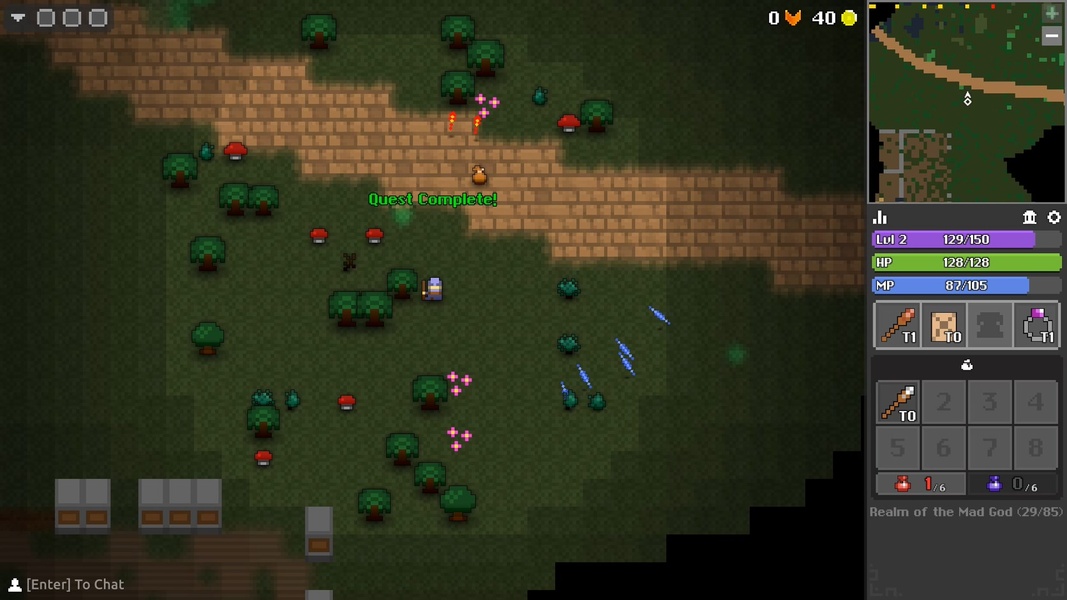
Task: Select the equipped T1 ring slot
Action: coord(1036,325)
